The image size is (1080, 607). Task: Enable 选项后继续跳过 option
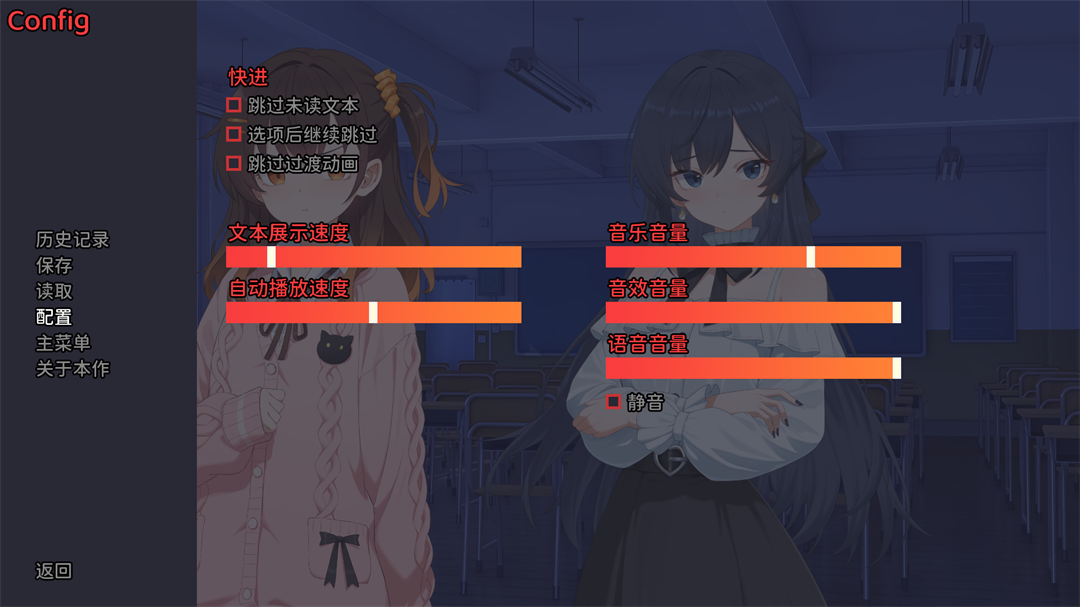tap(234, 134)
